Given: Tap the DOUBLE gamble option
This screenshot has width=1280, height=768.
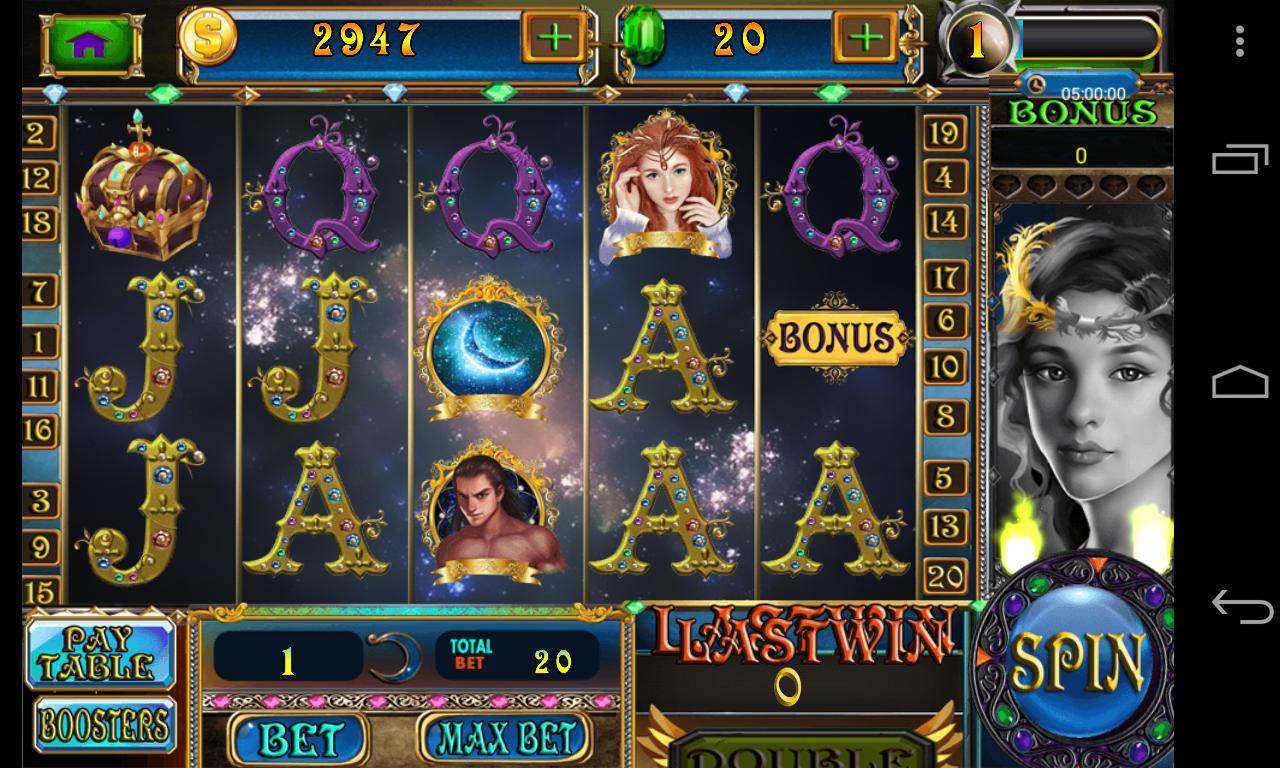Looking at the screenshot, I should pos(795,757).
